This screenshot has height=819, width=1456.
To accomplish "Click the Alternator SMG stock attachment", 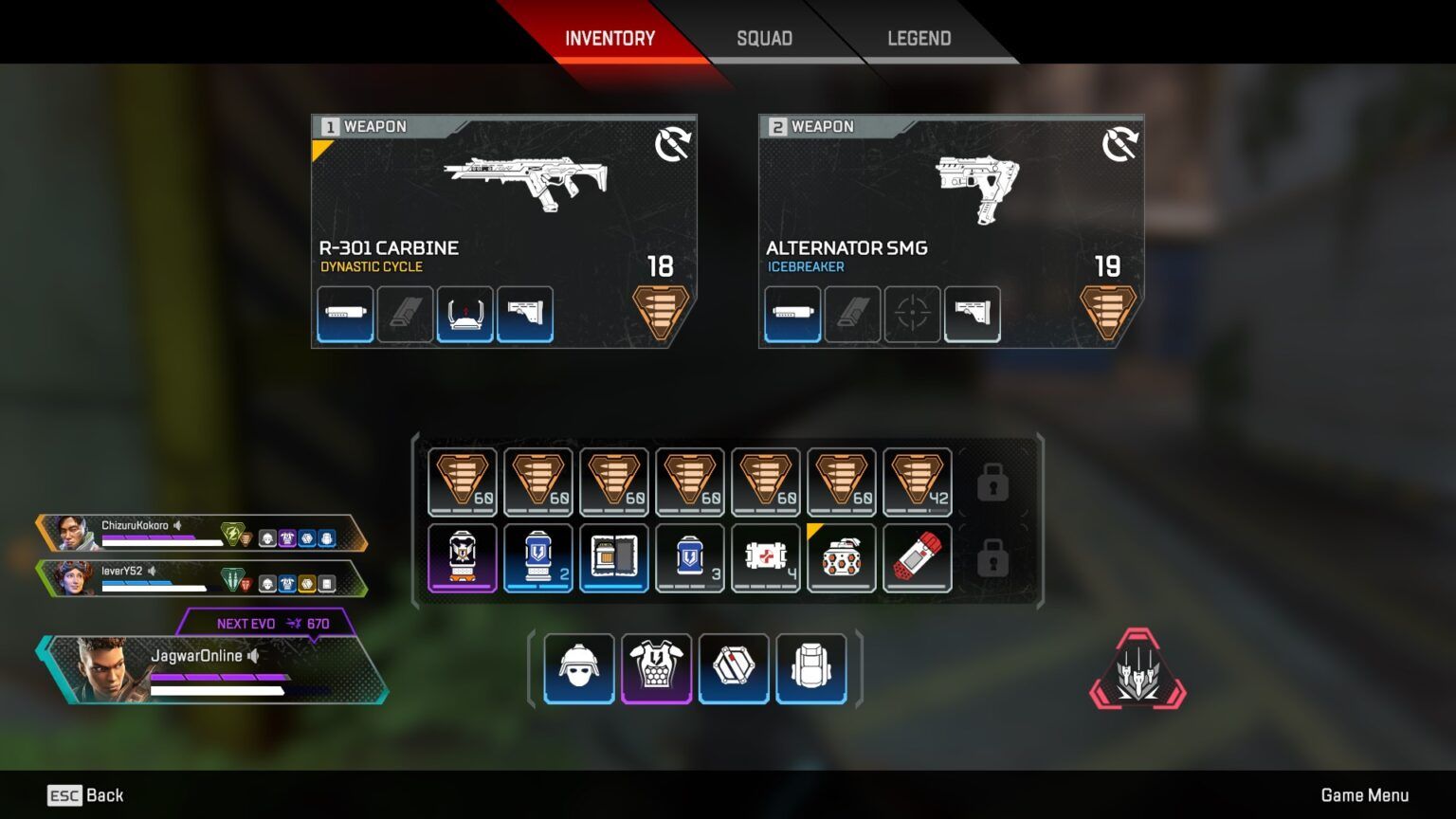I will (x=974, y=314).
